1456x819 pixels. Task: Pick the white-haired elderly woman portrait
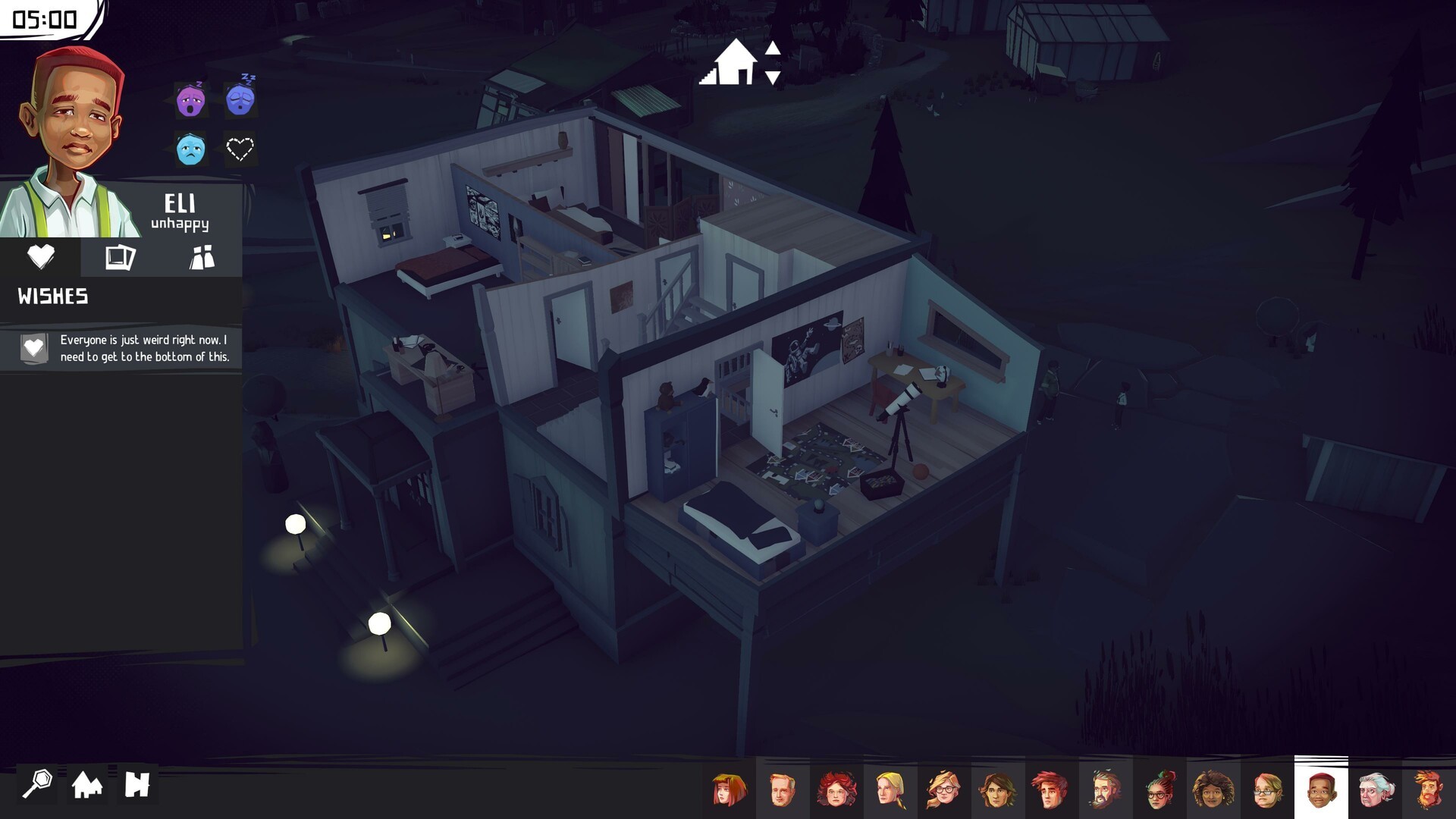coord(1375,789)
